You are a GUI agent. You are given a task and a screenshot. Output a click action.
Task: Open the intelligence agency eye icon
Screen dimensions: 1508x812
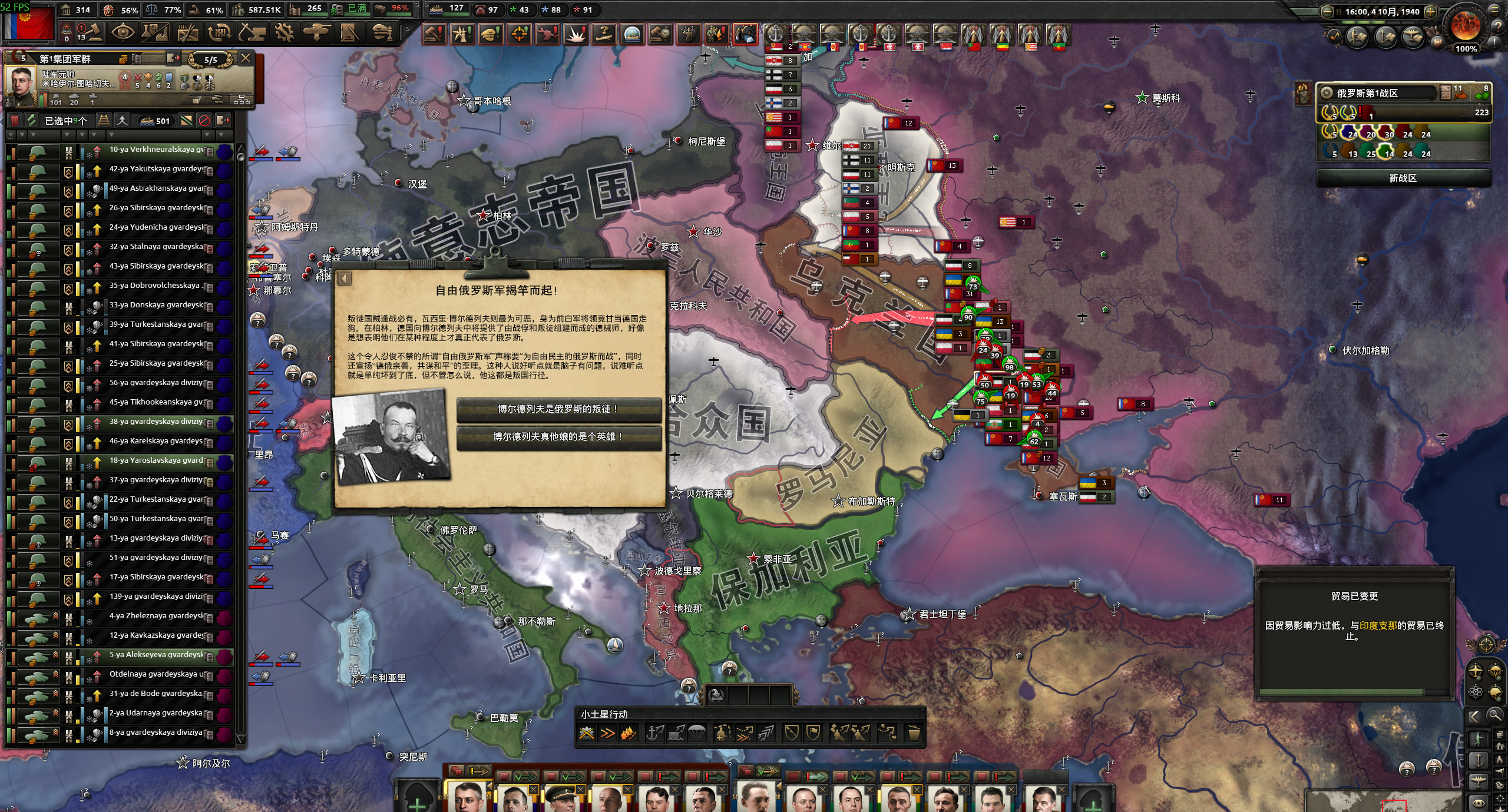(x=123, y=33)
